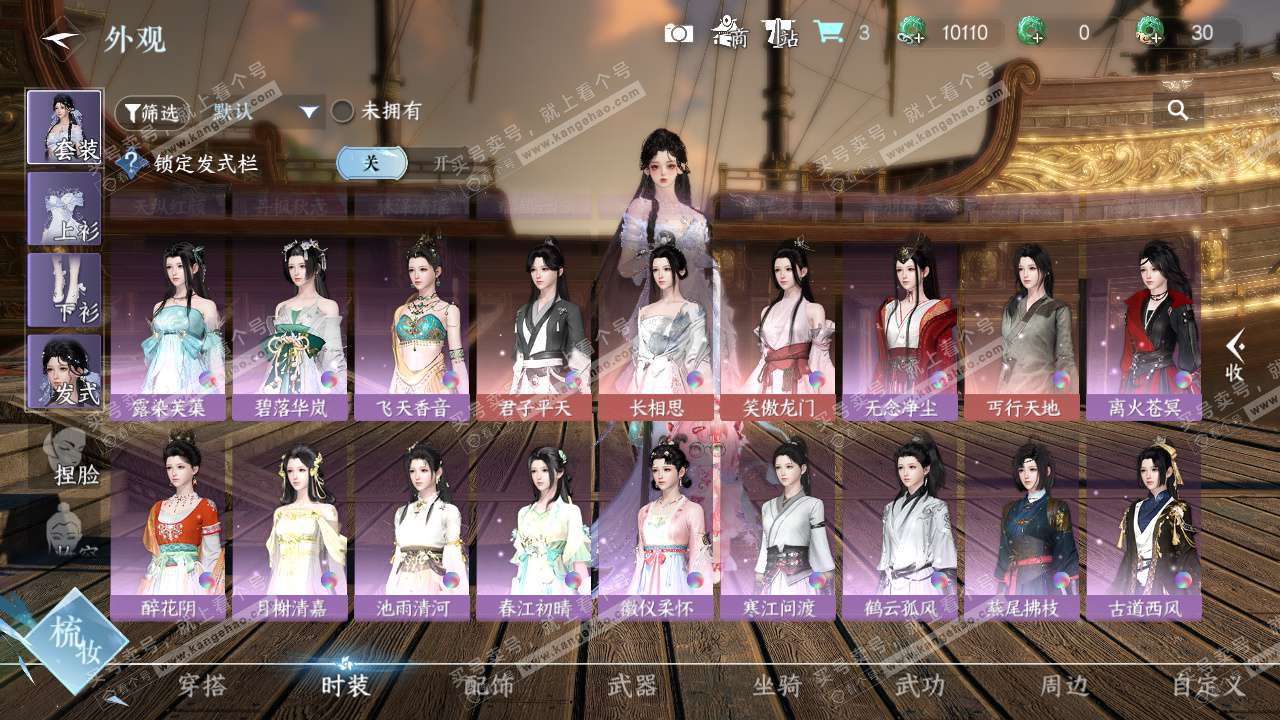Open the search magnifier

tap(1178, 110)
